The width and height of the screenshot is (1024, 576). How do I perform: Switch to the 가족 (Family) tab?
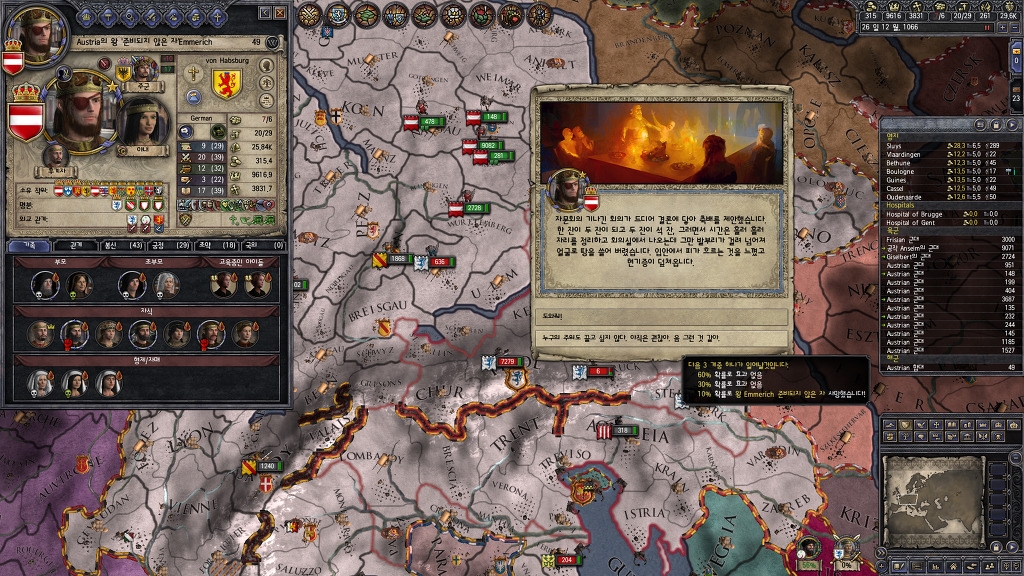(29, 245)
